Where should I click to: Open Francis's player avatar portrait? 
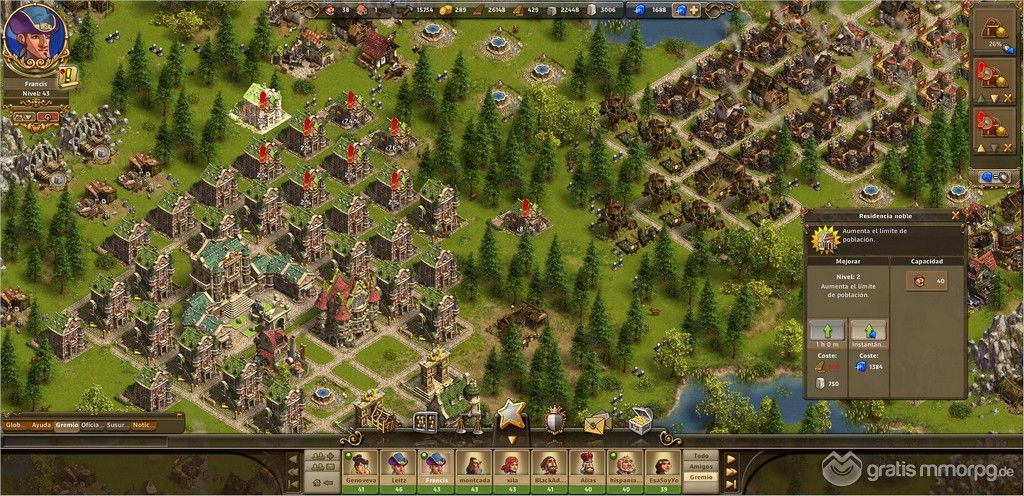click(35, 35)
